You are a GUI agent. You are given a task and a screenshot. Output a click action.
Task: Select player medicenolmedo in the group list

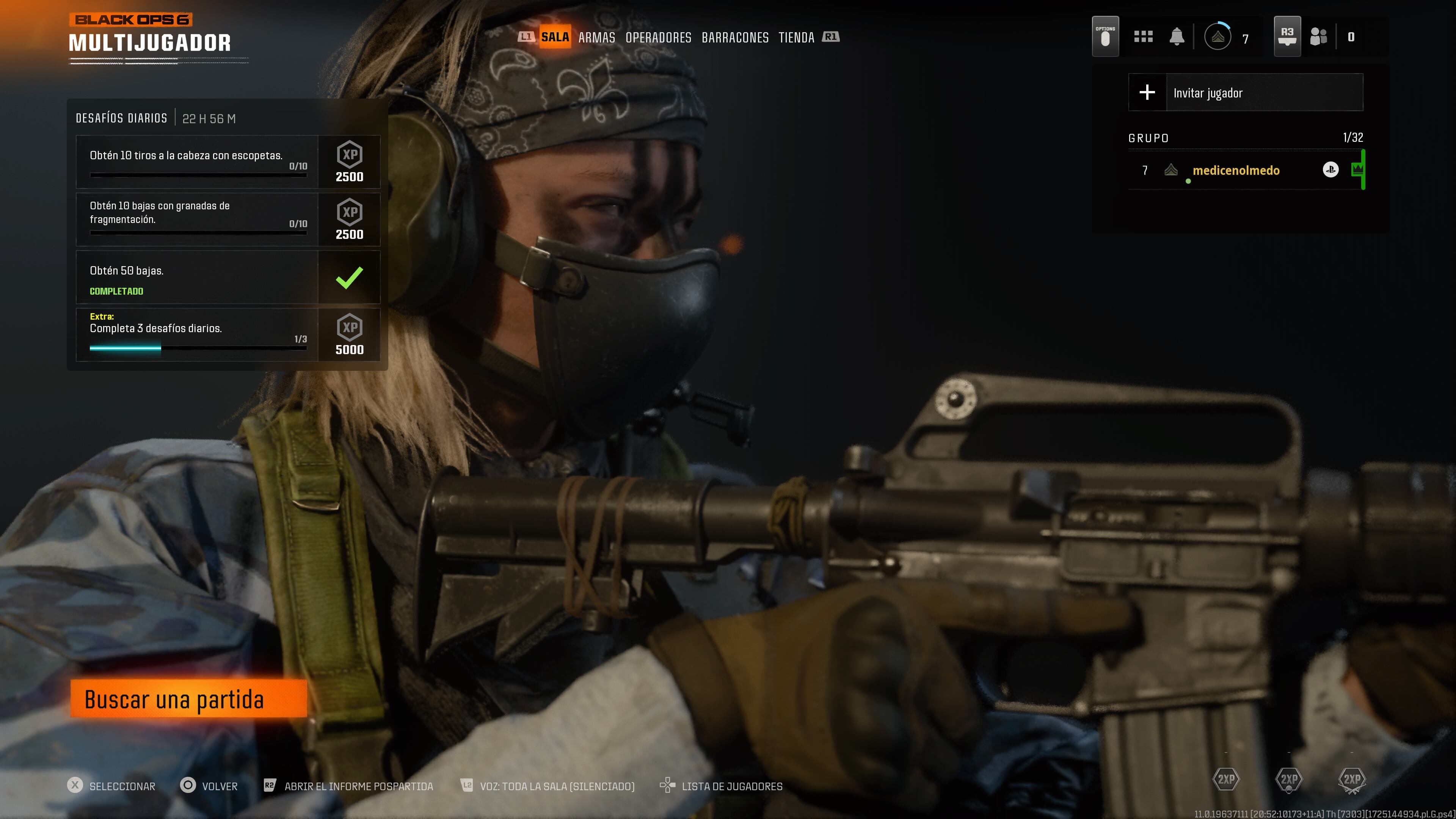click(1236, 171)
